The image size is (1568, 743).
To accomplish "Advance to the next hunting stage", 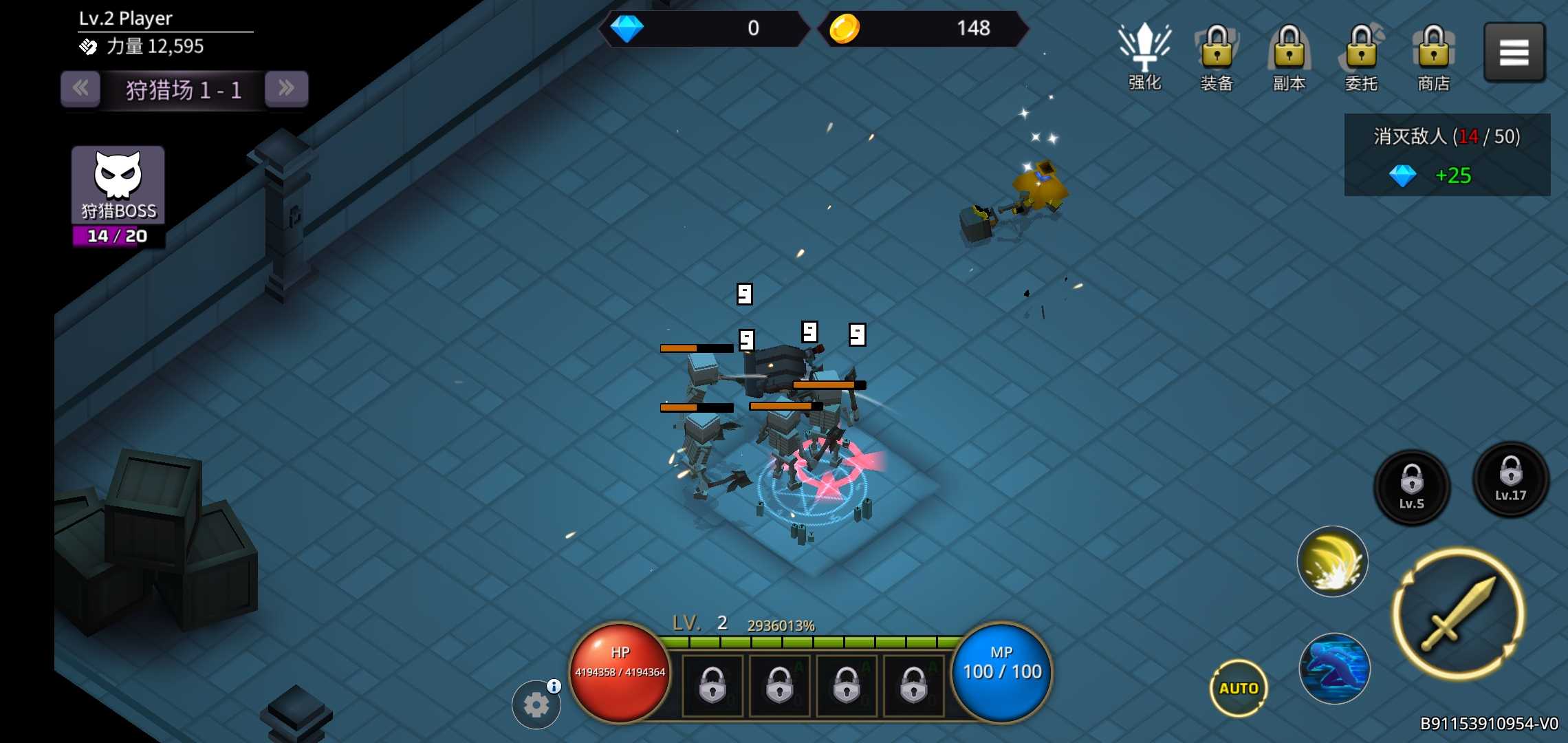I will 286,89.
